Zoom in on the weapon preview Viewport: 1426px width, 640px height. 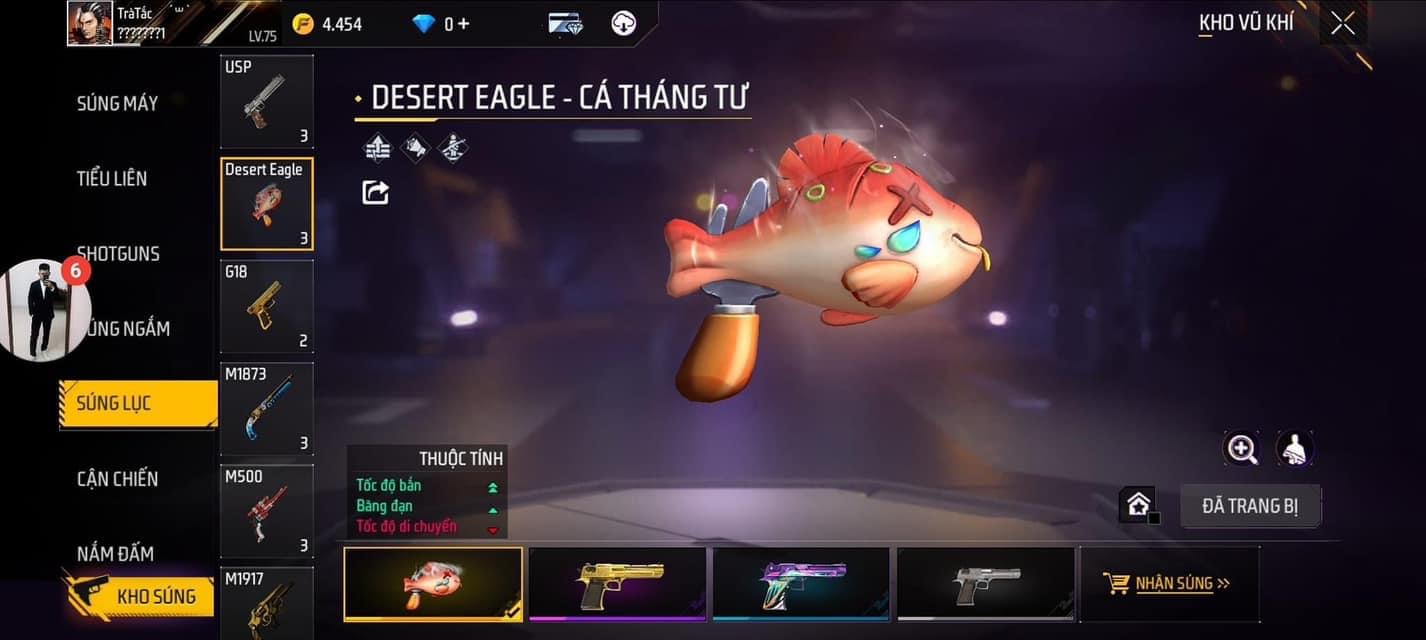[x=1242, y=449]
